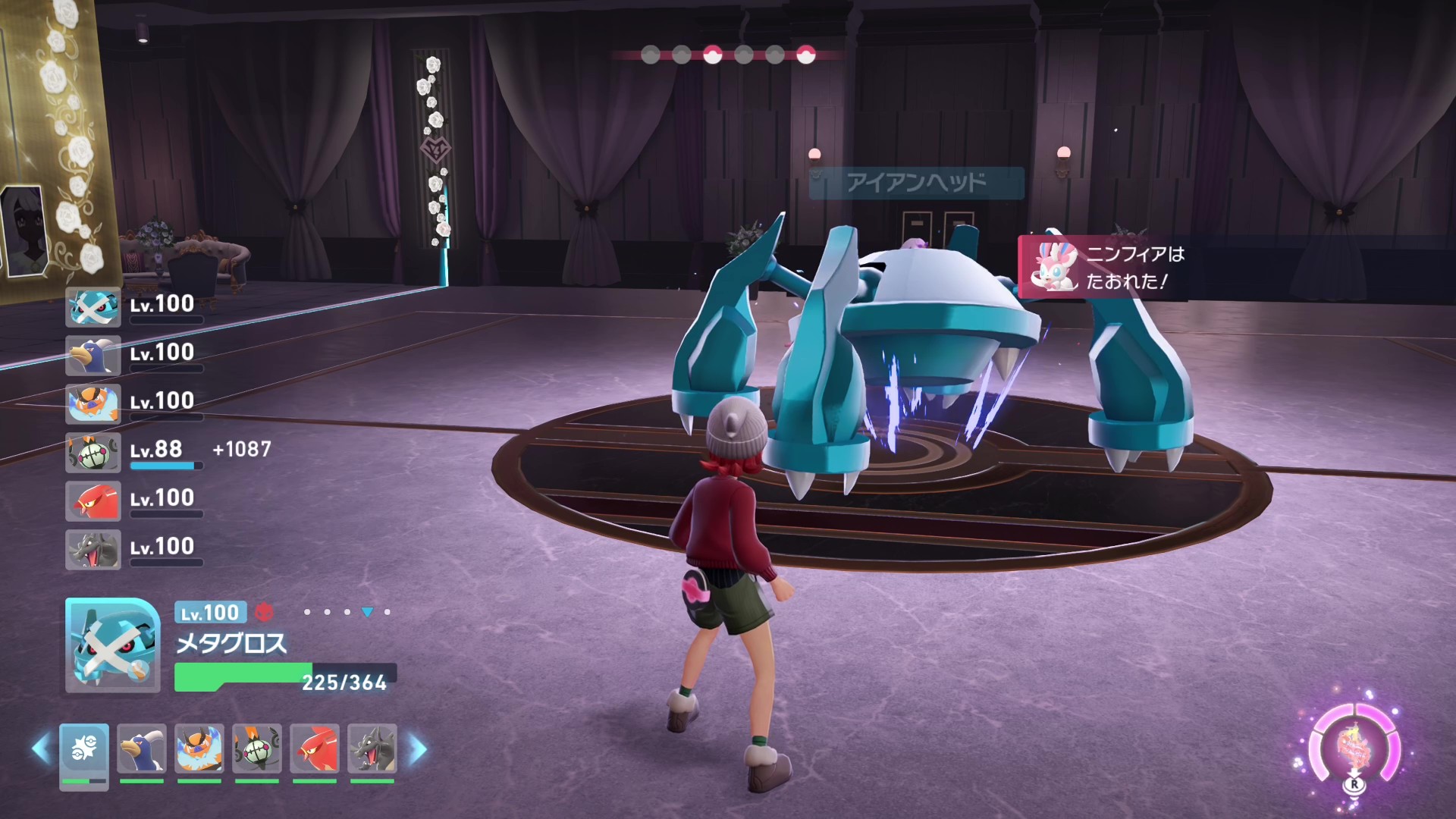Click the right arrow beside the switch bar
This screenshot has width=1456, height=819.
click(x=418, y=749)
